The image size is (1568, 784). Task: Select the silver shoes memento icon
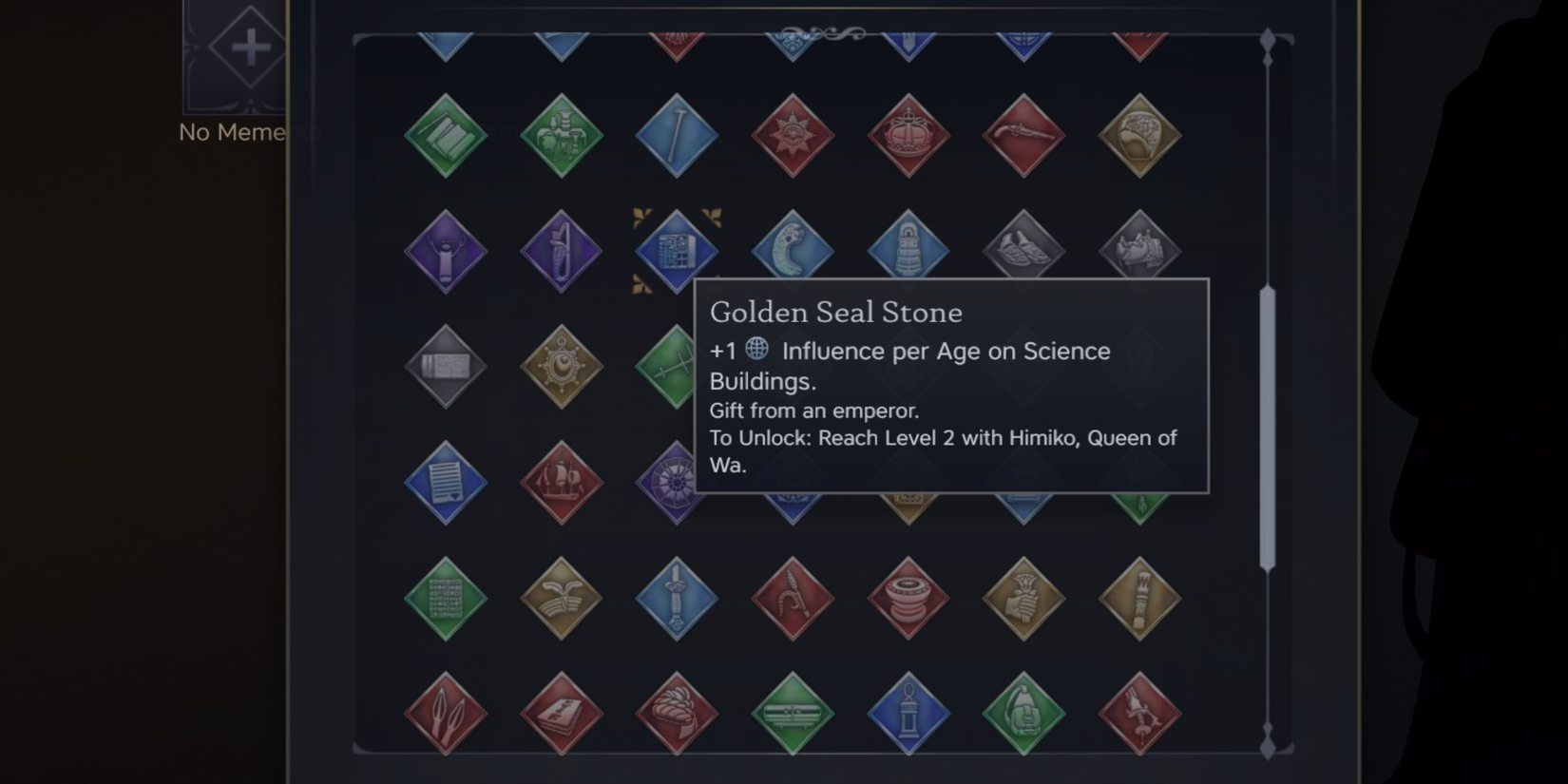coord(1024,250)
